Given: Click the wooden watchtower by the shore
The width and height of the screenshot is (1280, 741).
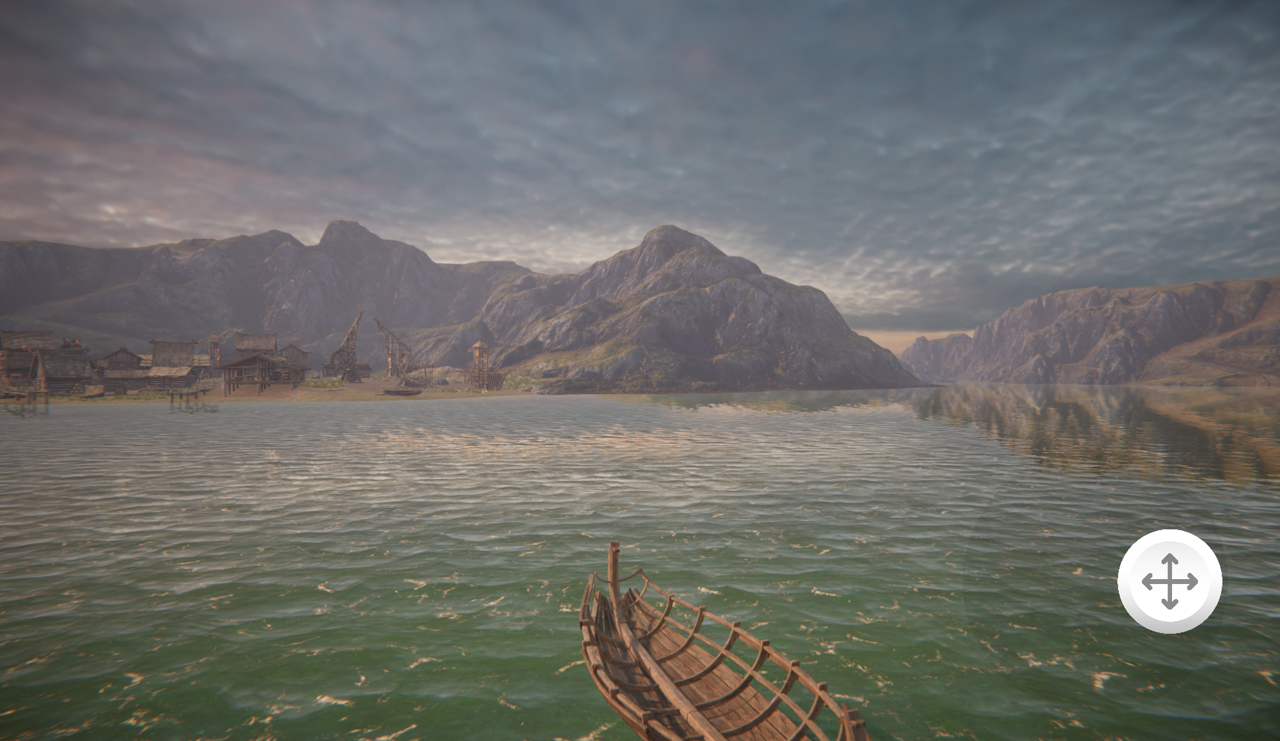Looking at the screenshot, I should (479, 360).
